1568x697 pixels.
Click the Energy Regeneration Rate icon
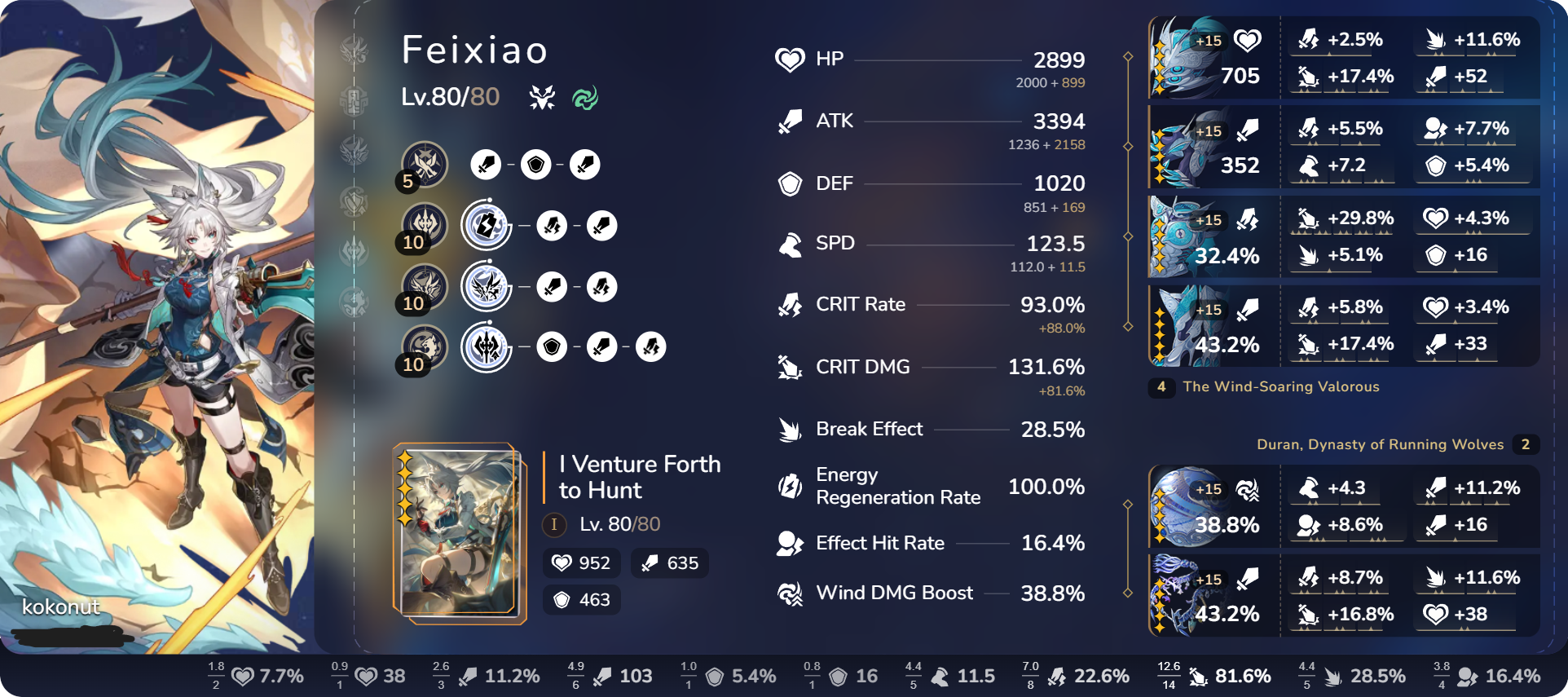(789, 487)
